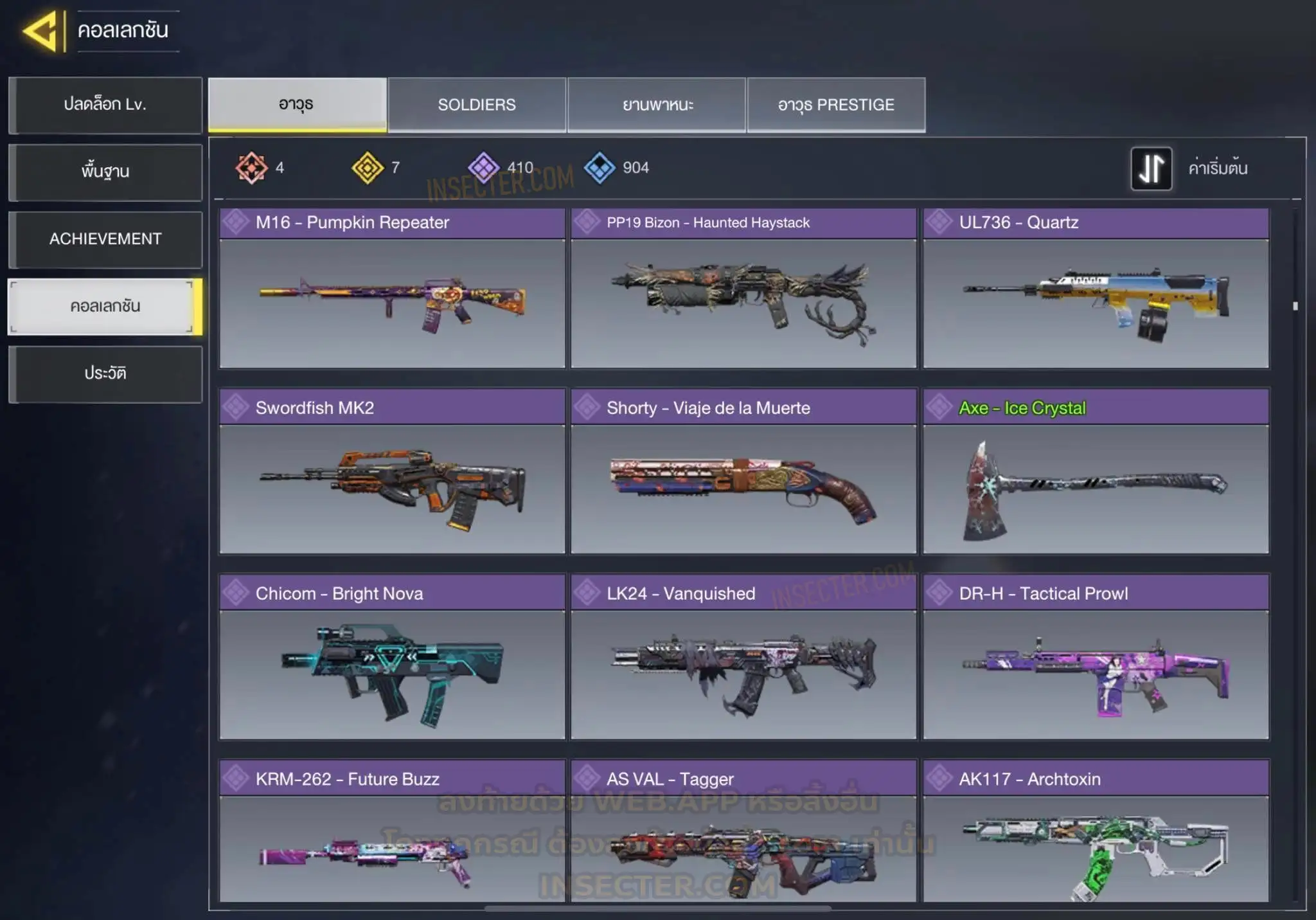This screenshot has width=1316, height=920.
Task: Toggle the sort order button
Action: coord(1151,168)
